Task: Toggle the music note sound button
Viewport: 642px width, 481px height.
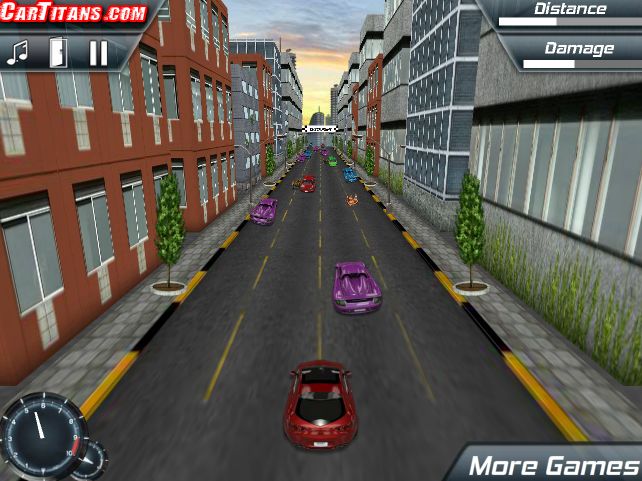Action: pyautogui.click(x=17, y=52)
